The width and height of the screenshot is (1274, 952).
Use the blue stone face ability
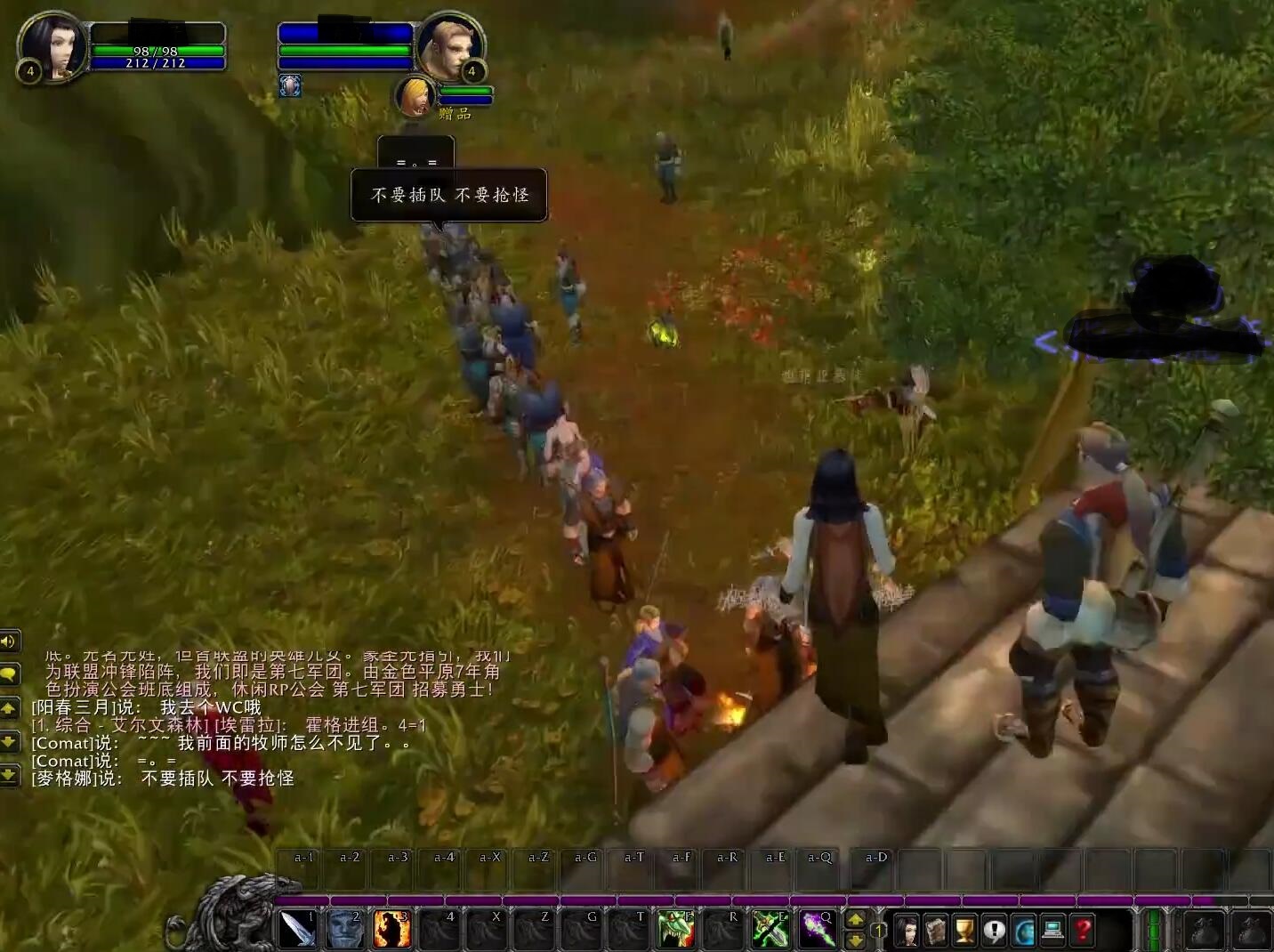click(344, 930)
